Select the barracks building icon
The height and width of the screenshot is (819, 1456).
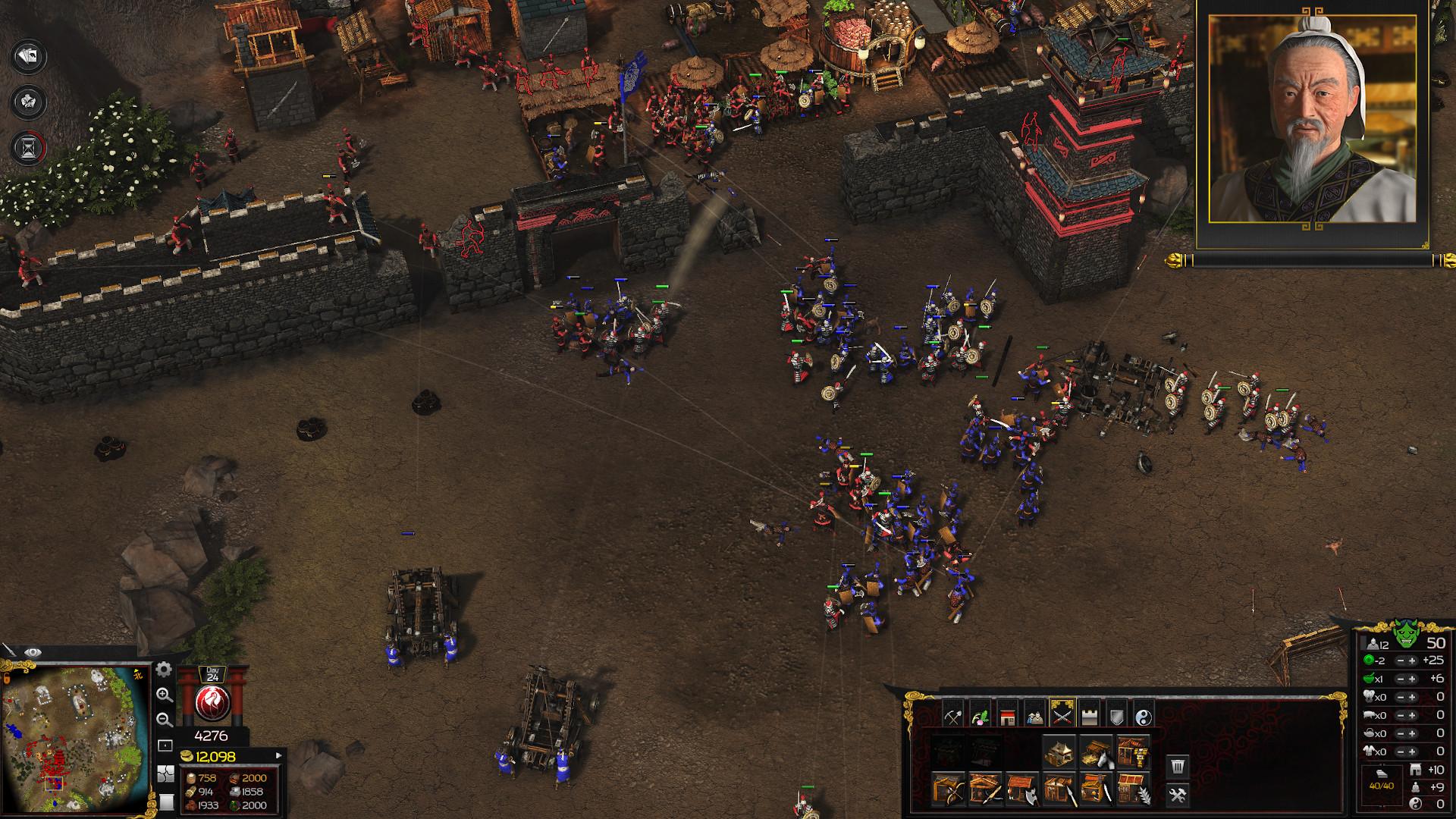tap(1059, 751)
